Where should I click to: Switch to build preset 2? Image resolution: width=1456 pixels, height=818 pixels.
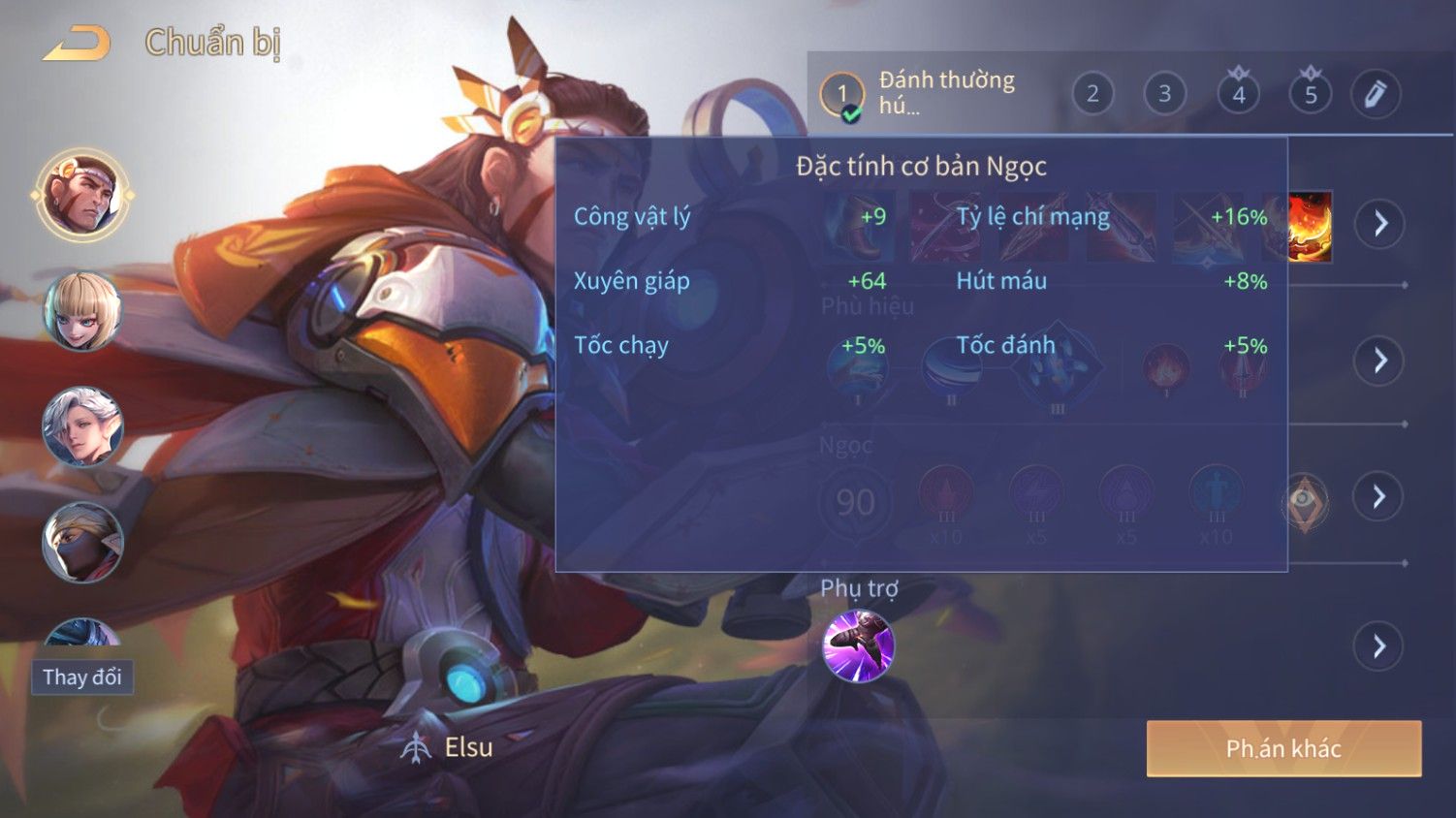[x=1092, y=94]
